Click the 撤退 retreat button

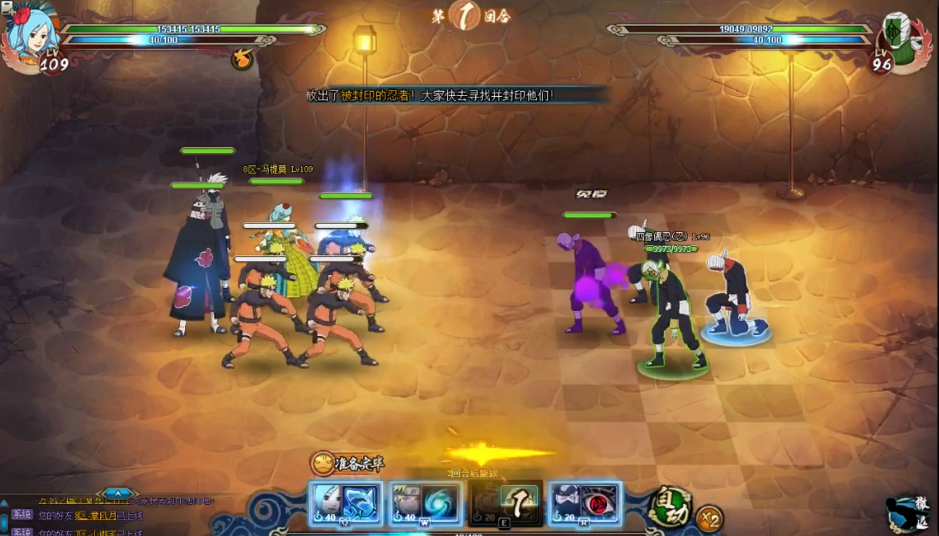[908, 514]
